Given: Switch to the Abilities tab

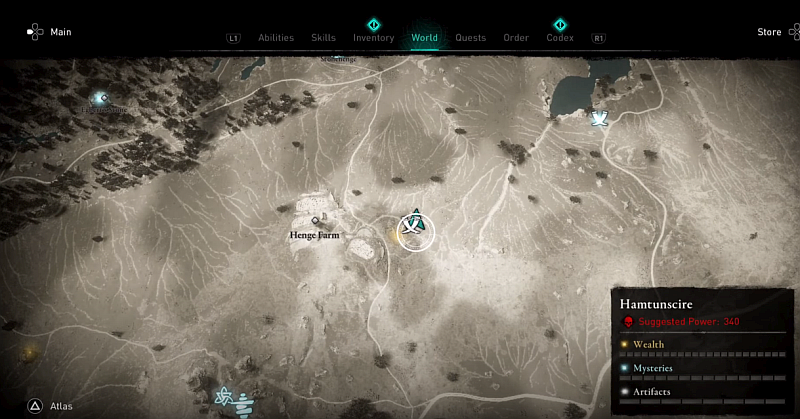Looking at the screenshot, I should (x=276, y=38).
